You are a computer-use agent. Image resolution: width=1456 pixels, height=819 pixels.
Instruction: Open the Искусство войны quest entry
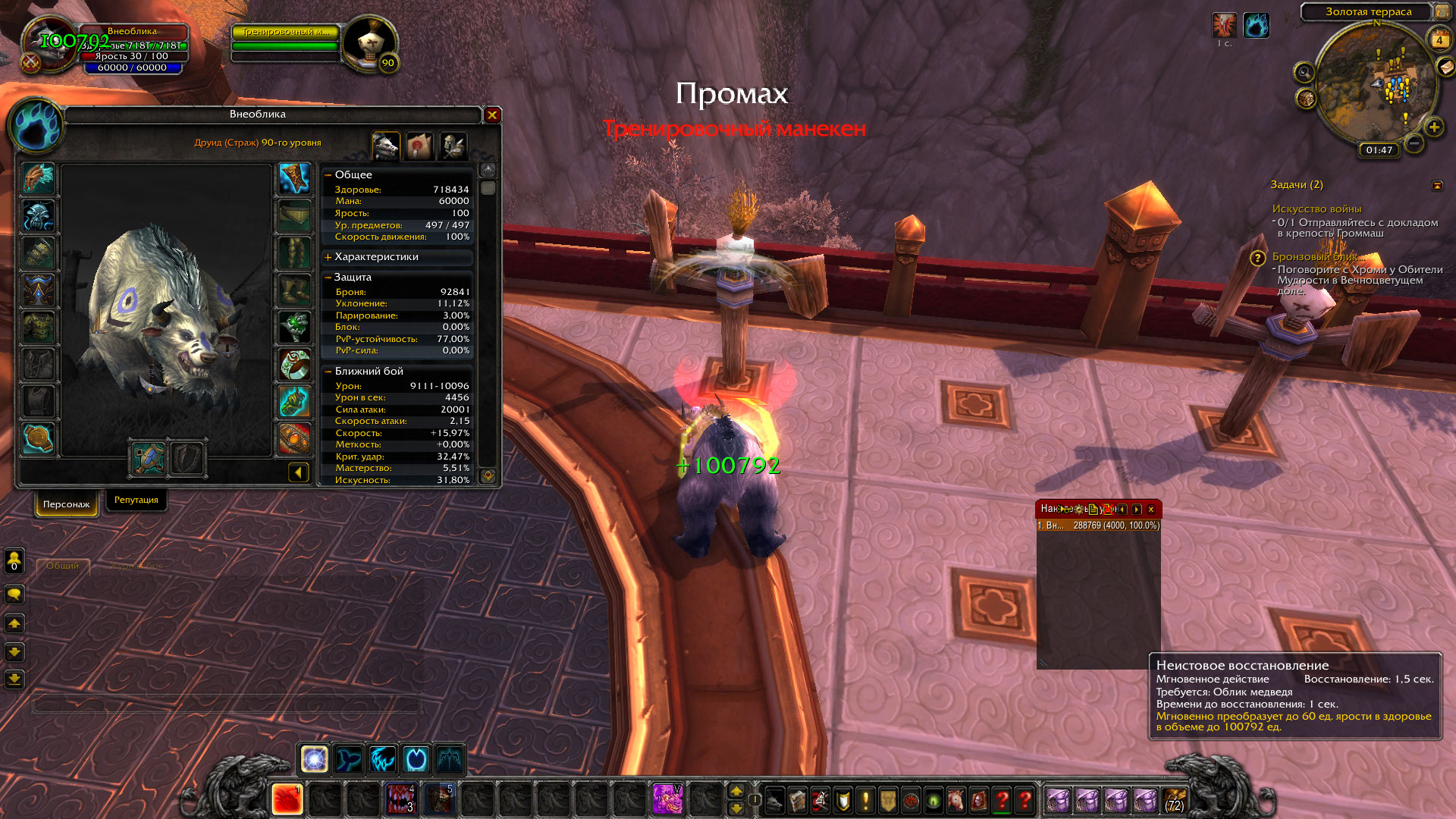1316,209
